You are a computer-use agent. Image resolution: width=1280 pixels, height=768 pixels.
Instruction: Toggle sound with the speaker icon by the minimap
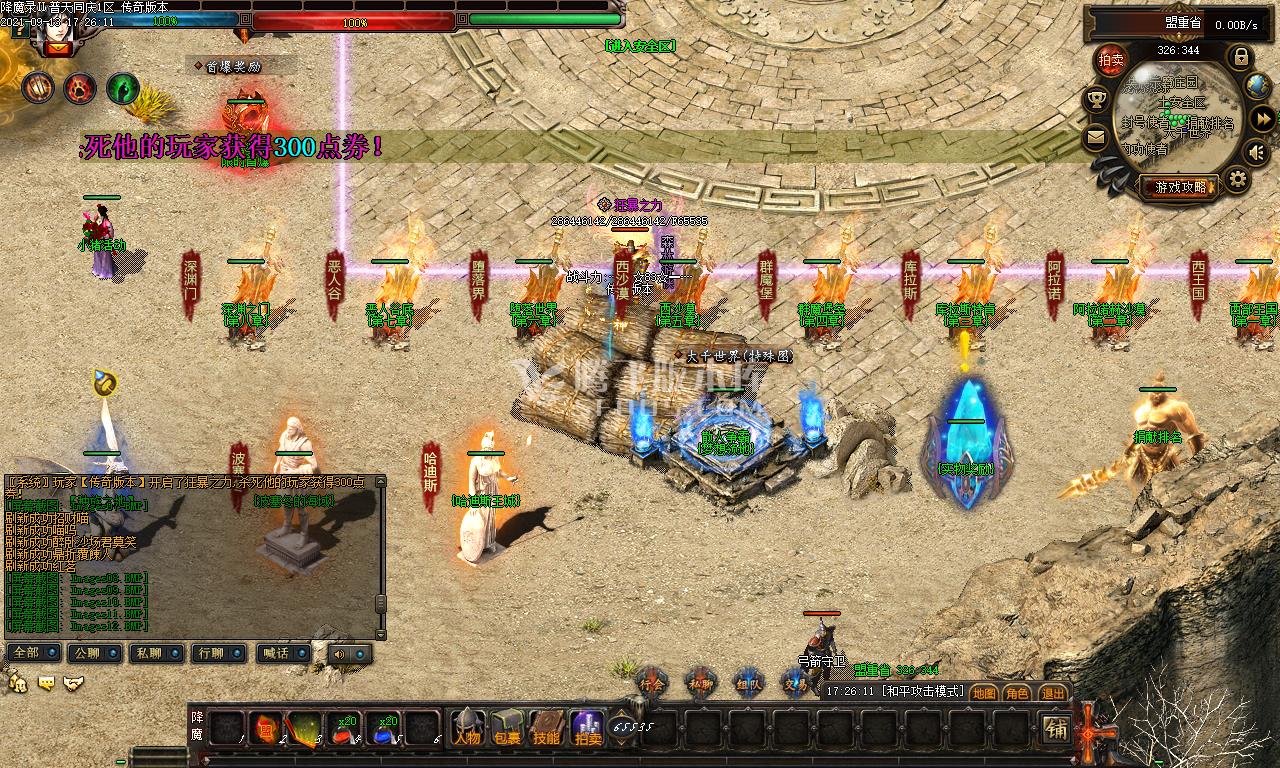click(x=1257, y=152)
